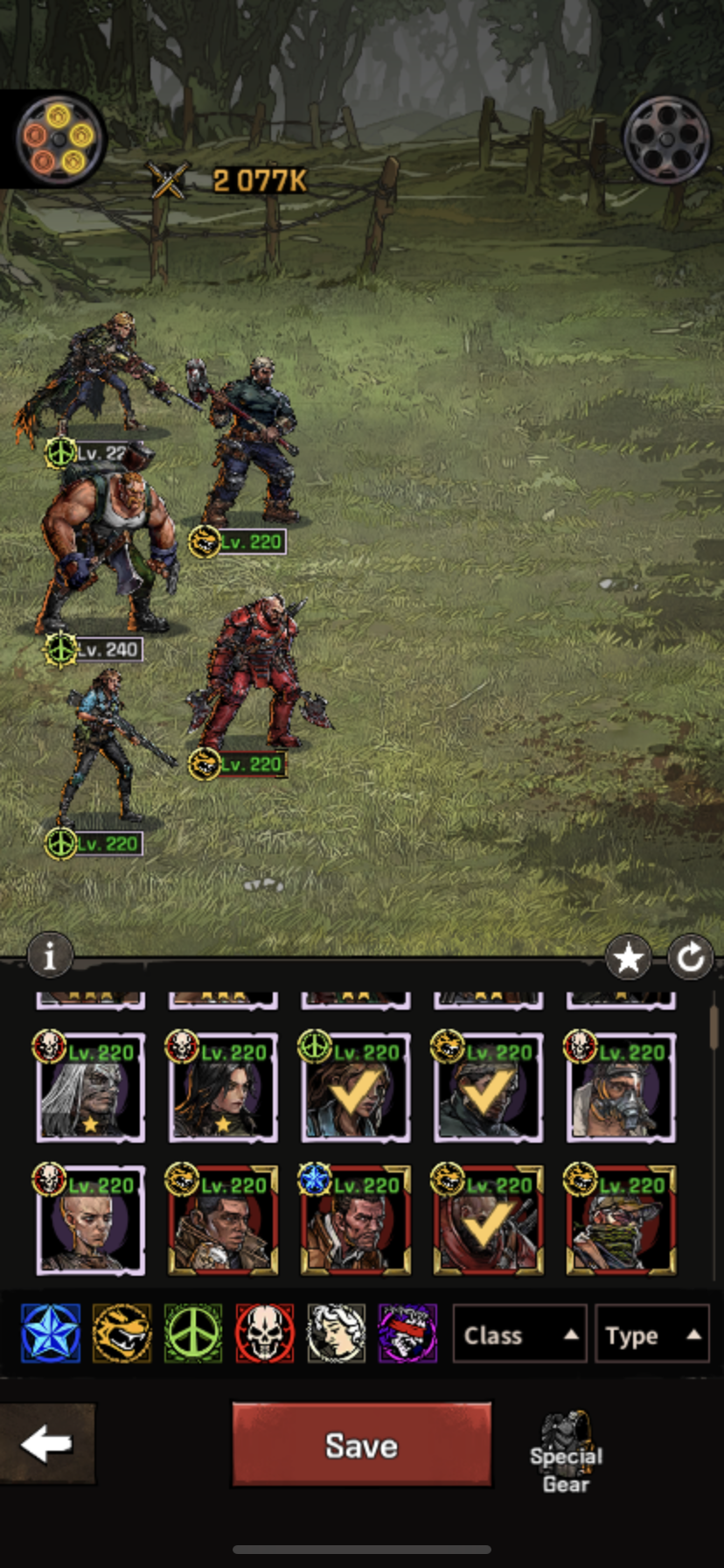The image size is (724, 1568).
Task: Open the Type filter dropdown
Action: coord(651,1335)
